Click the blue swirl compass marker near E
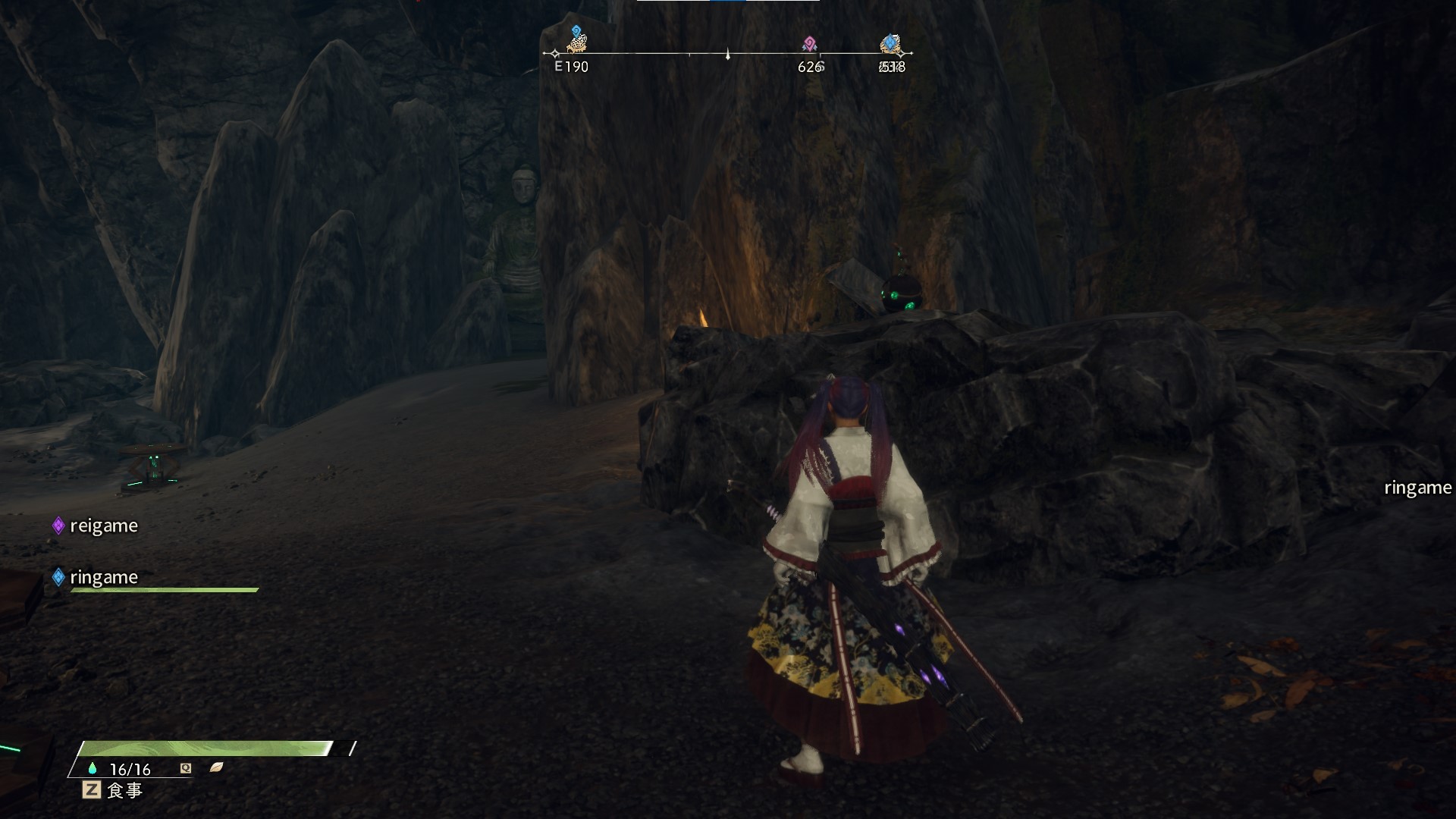Viewport: 1456px width, 819px height. tap(576, 32)
